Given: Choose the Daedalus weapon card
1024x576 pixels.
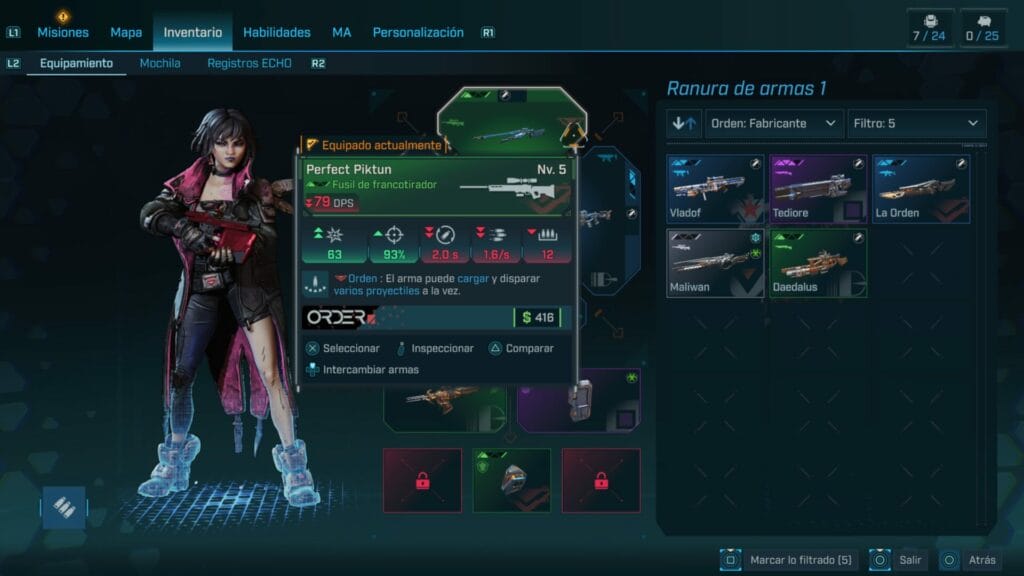Looking at the screenshot, I should (x=817, y=263).
